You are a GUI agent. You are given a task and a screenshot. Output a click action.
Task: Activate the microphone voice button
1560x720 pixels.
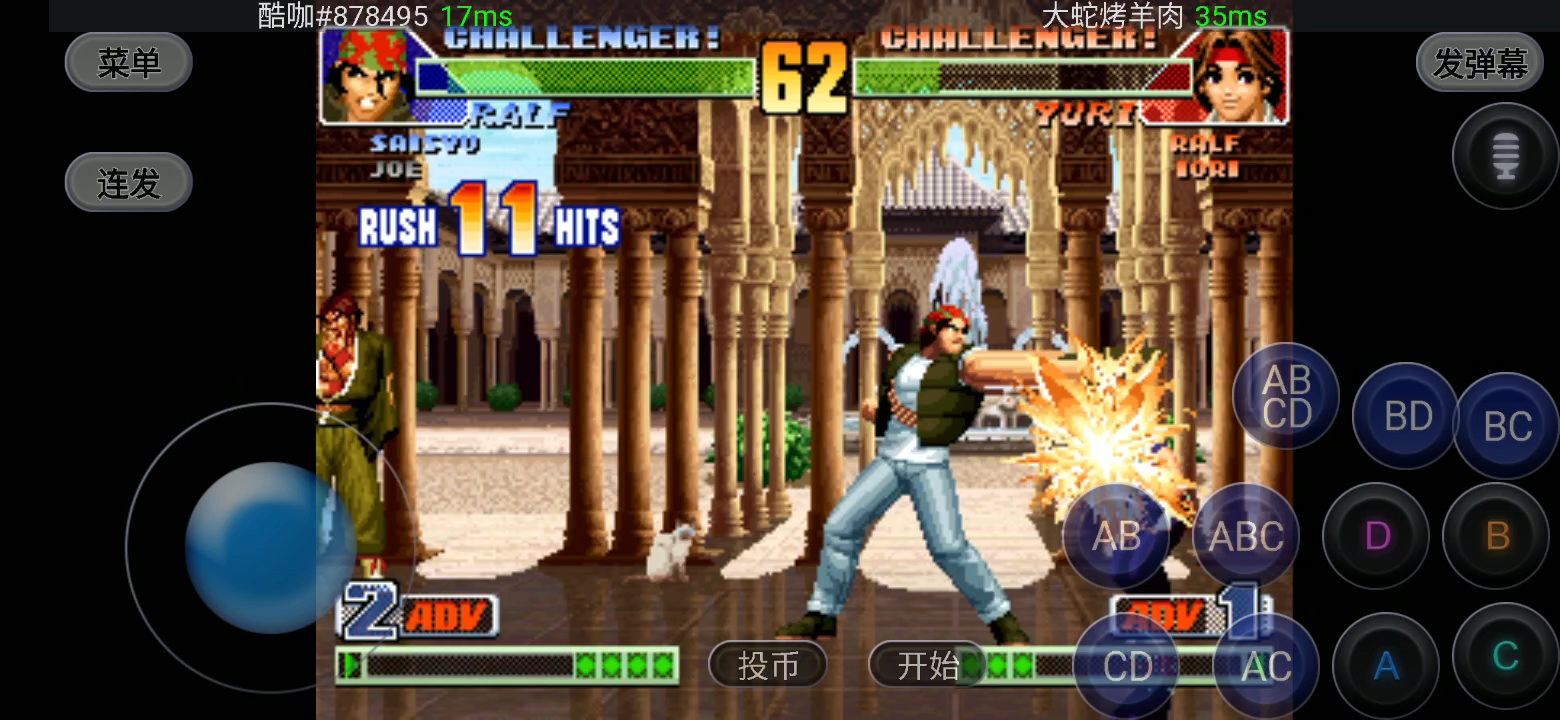pyautogui.click(x=1505, y=157)
